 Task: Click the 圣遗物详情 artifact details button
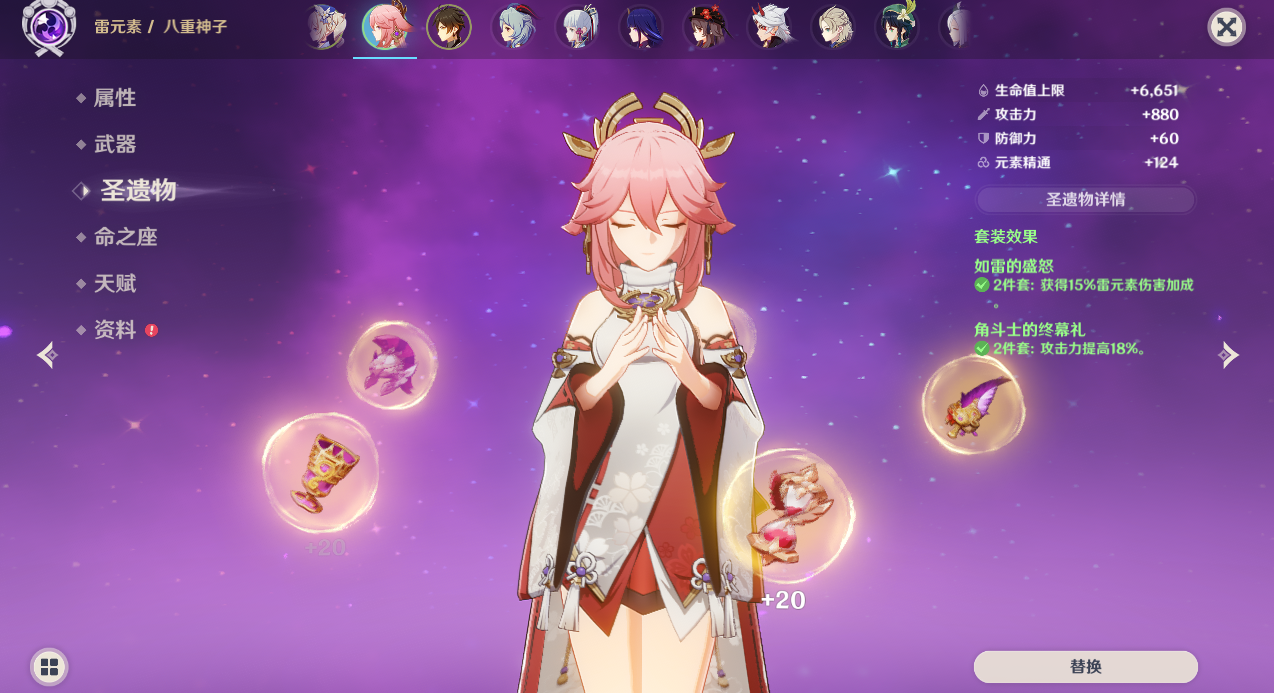coord(1085,200)
